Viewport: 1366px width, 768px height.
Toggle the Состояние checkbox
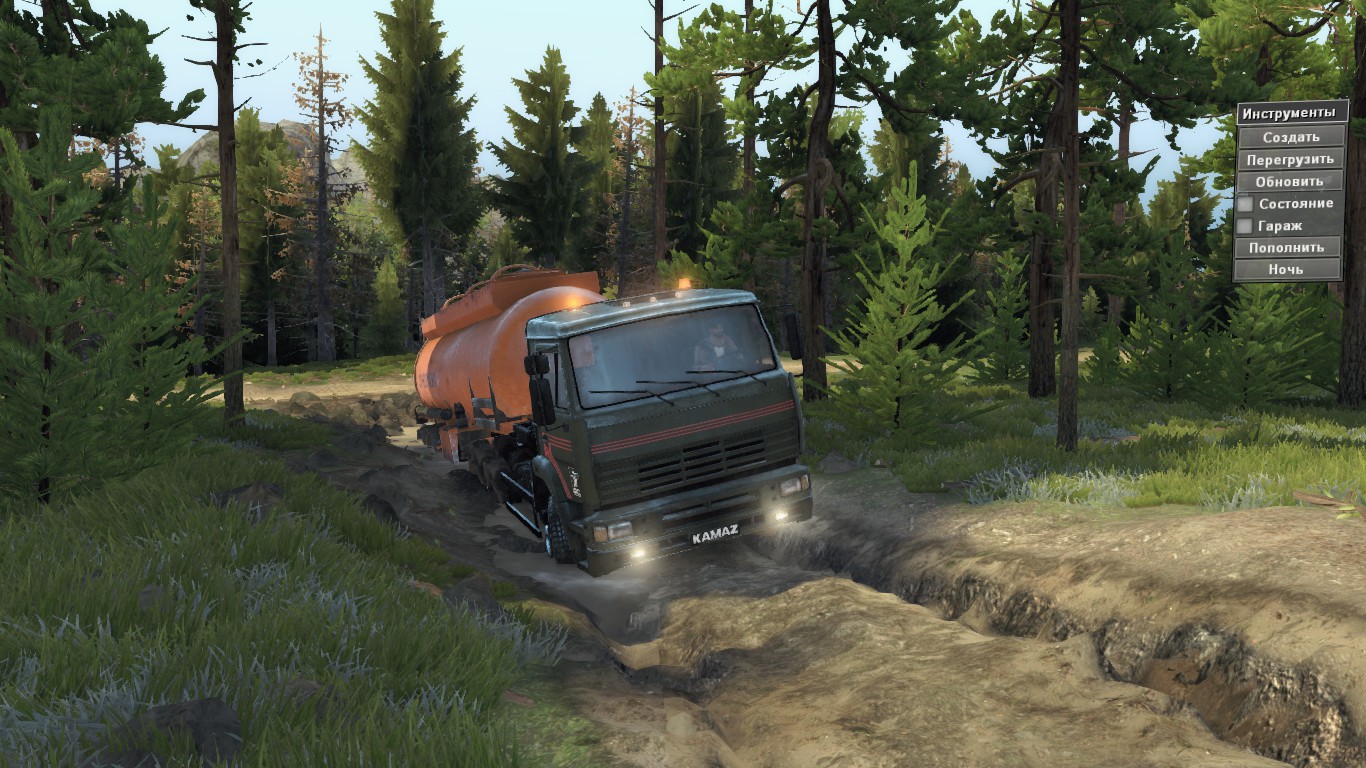pos(1245,204)
